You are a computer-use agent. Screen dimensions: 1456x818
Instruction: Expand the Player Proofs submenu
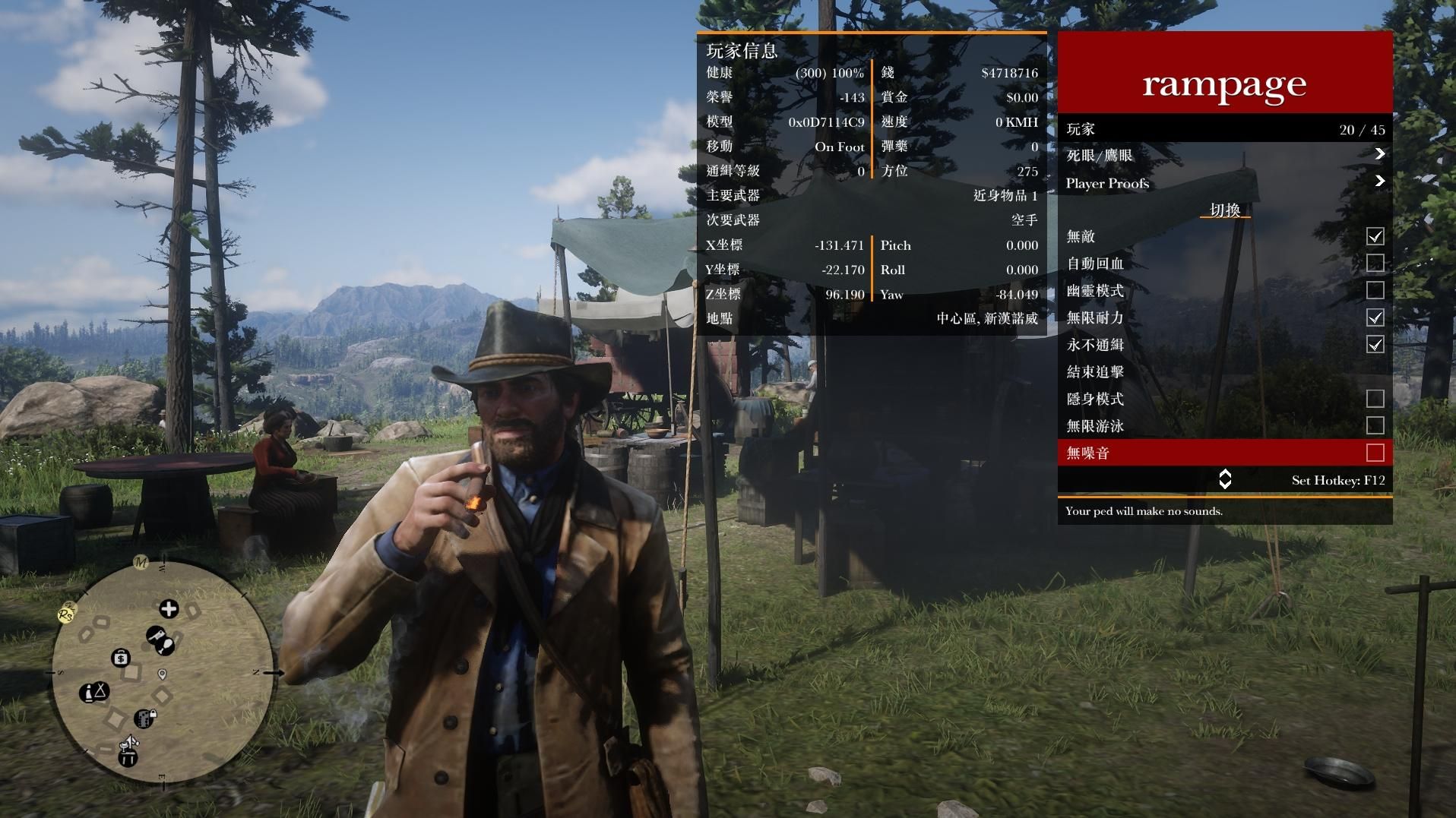click(x=1379, y=182)
